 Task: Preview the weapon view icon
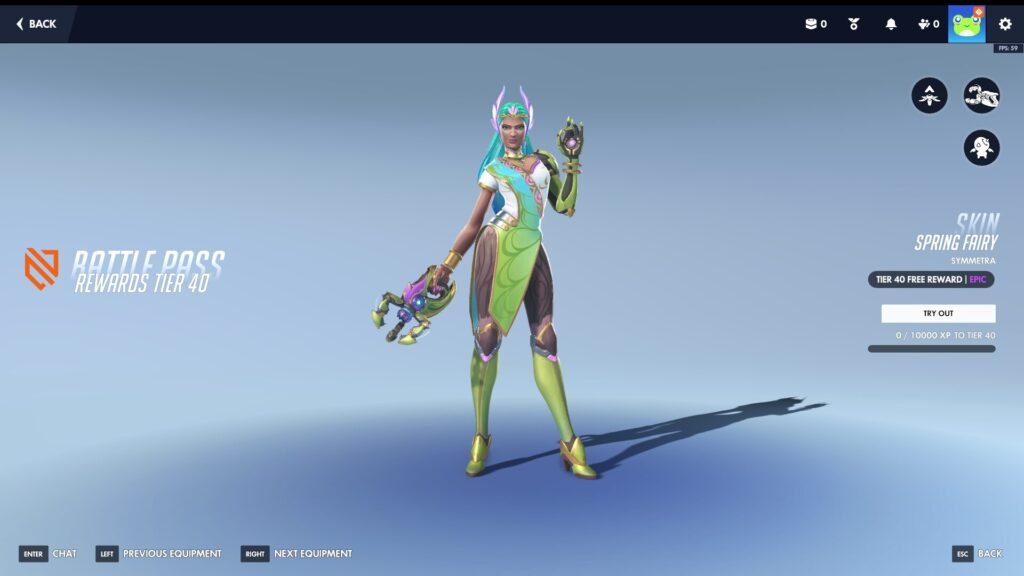click(x=981, y=96)
